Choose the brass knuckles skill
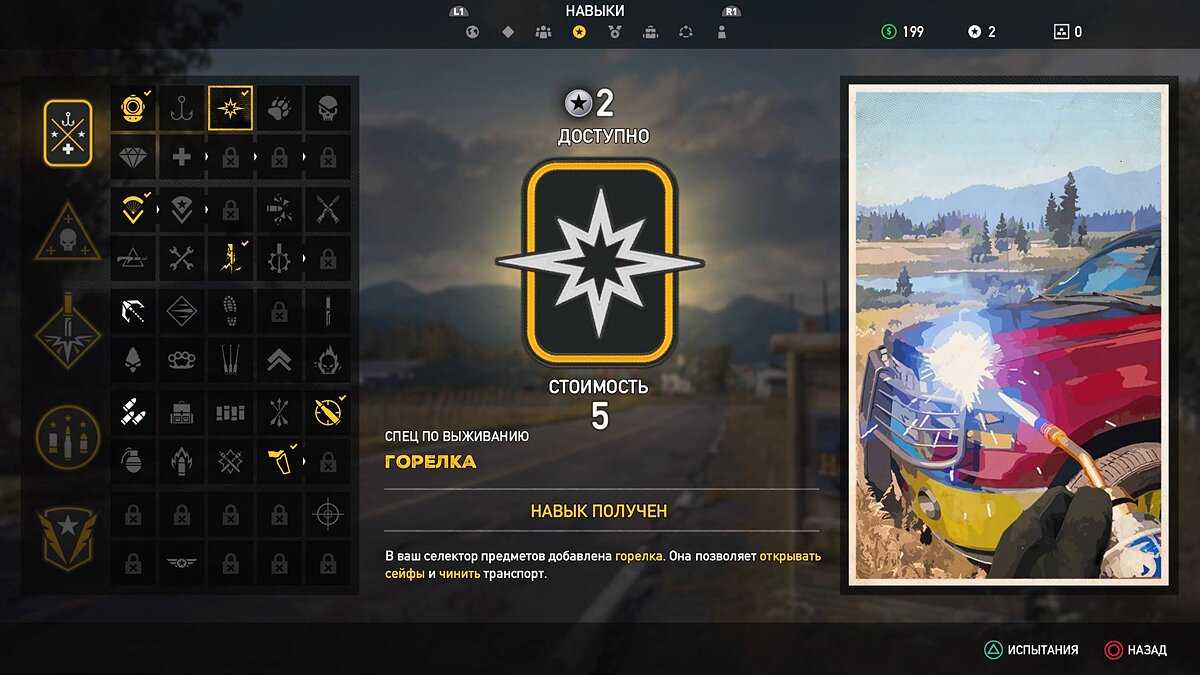 tap(181, 359)
